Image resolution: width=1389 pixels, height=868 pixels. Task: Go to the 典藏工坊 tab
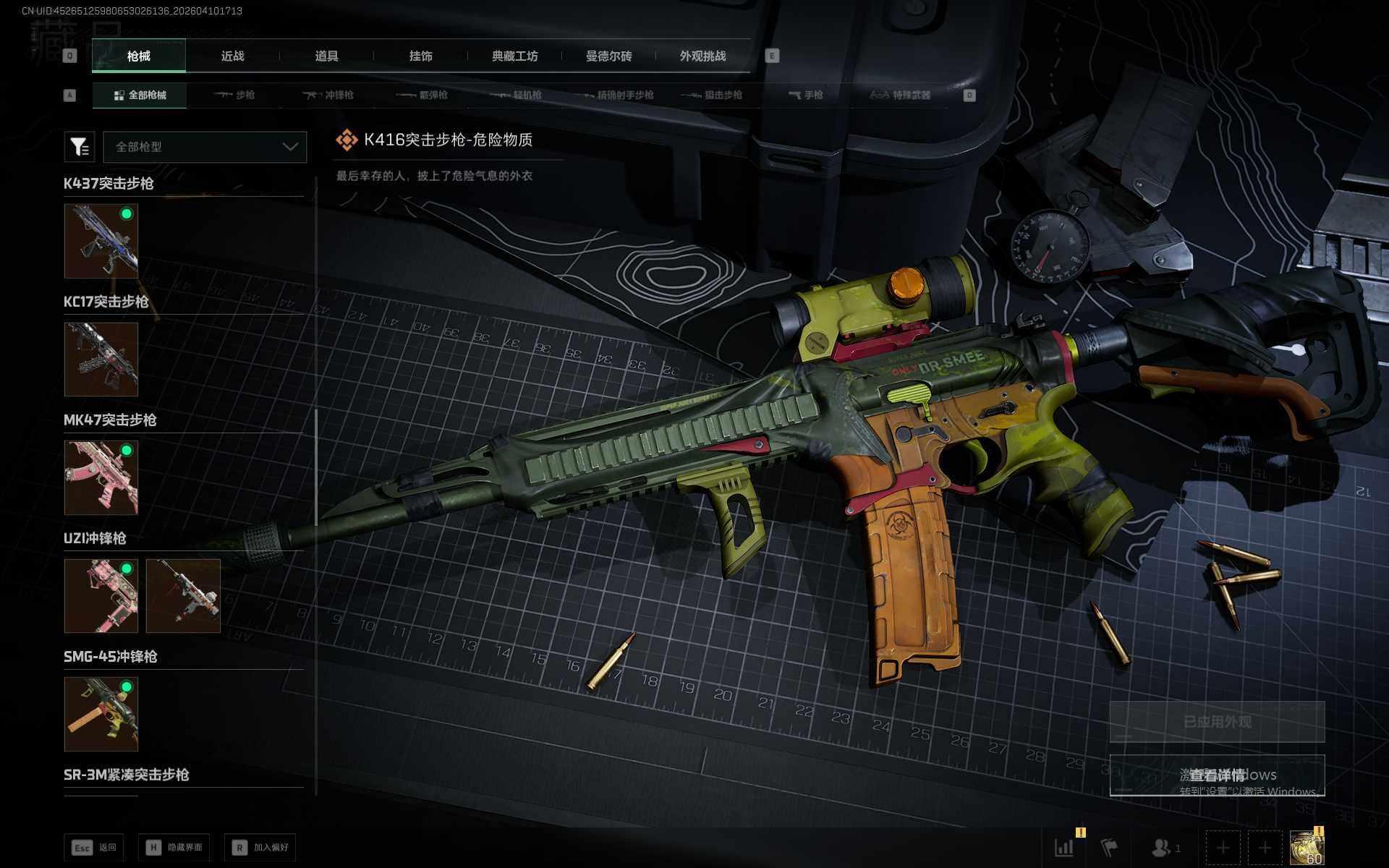click(x=514, y=56)
